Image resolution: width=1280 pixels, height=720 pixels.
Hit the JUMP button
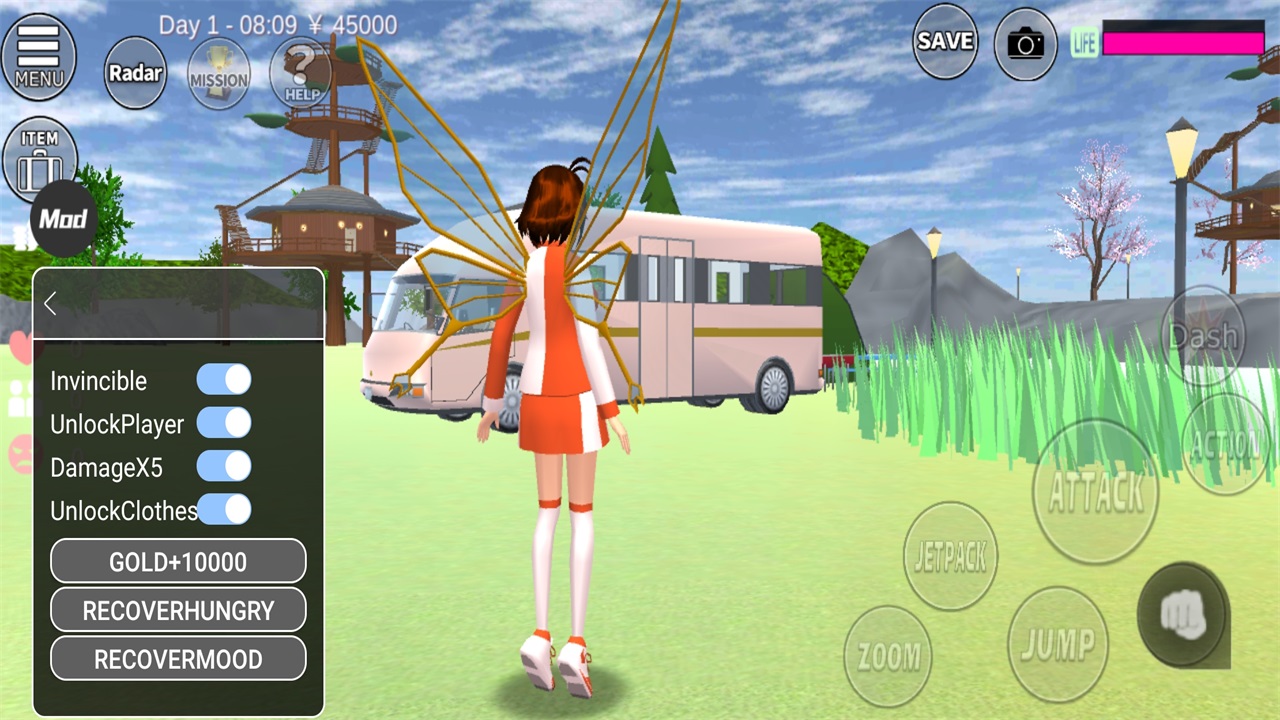click(x=1057, y=645)
